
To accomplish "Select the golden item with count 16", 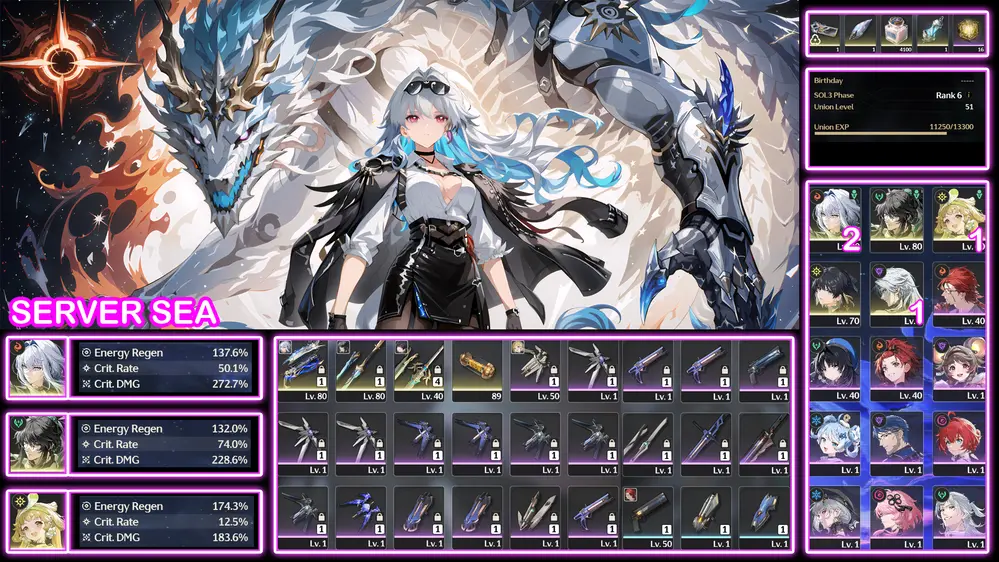I will (968, 32).
